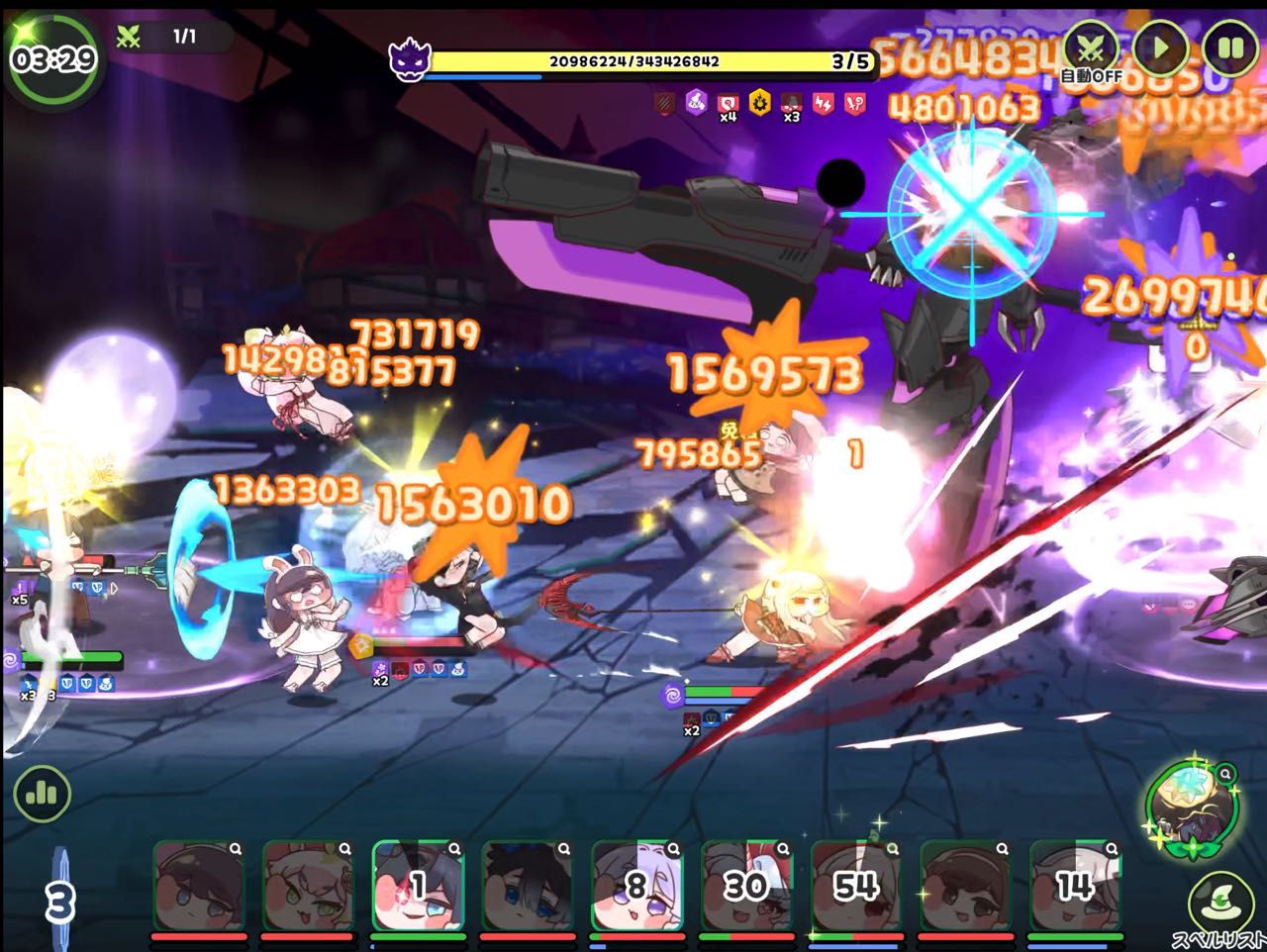Select the pink-haired green-eyed character portrait
This screenshot has width=1267, height=952.
click(308, 885)
